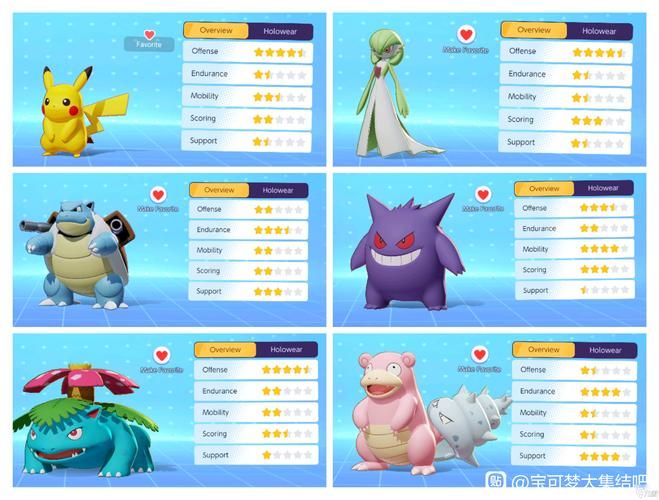The width and height of the screenshot is (659, 500).
Task: Mark Gardevoir as favorite with heart icon
Action: pyautogui.click(x=464, y=35)
